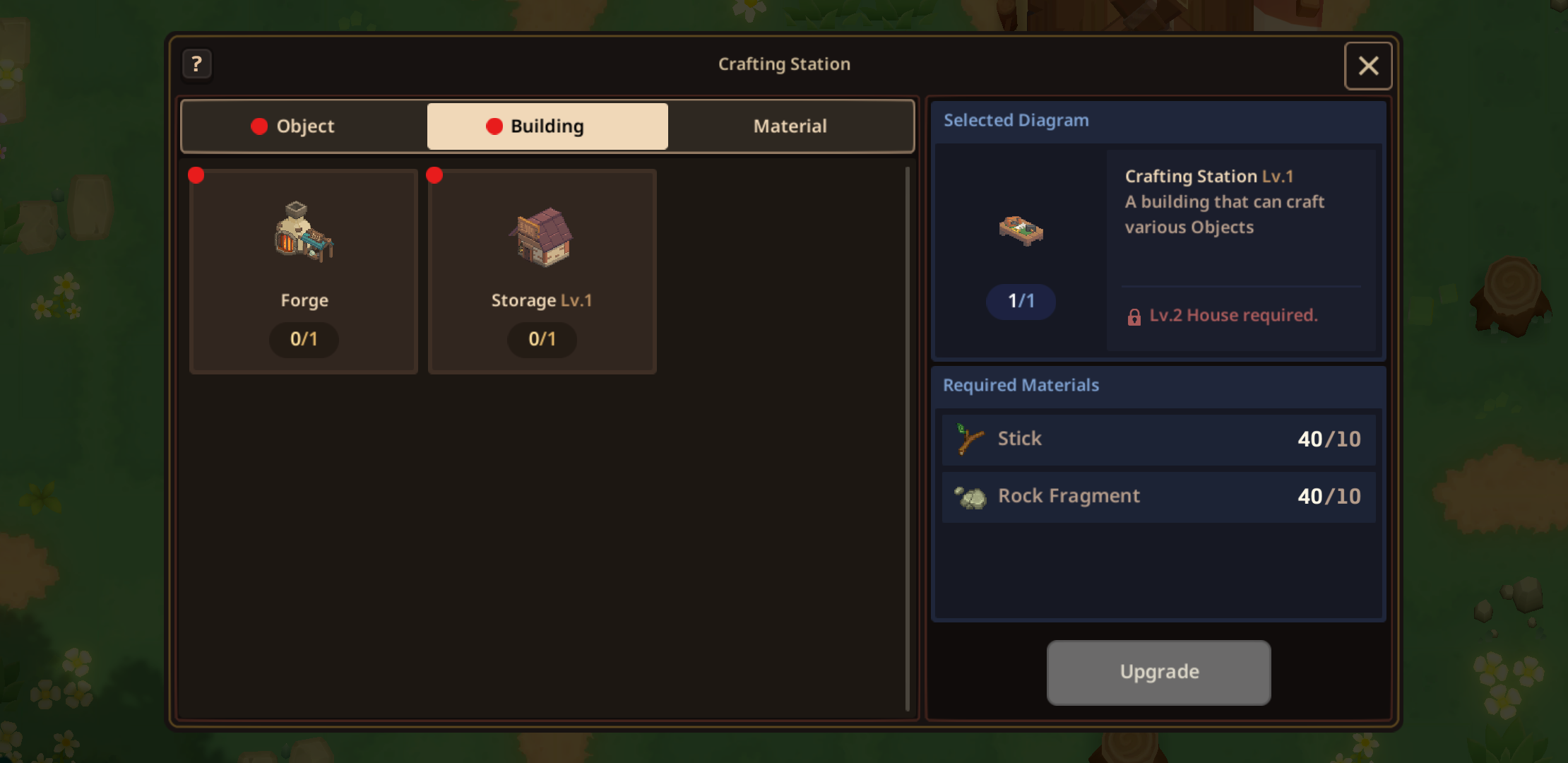
Task: Click the Upgrade button
Action: point(1158,672)
